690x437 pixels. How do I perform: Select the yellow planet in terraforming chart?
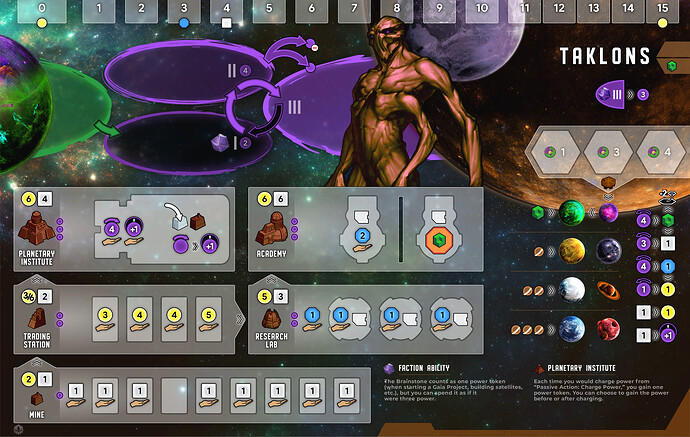[573, 251]
